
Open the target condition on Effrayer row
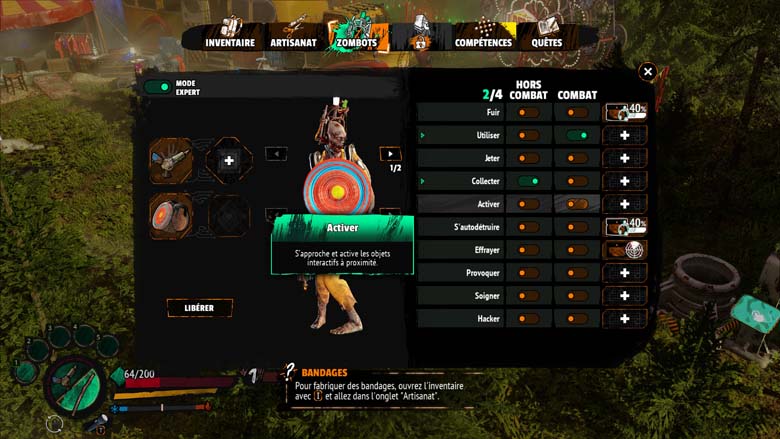(625, 250)
